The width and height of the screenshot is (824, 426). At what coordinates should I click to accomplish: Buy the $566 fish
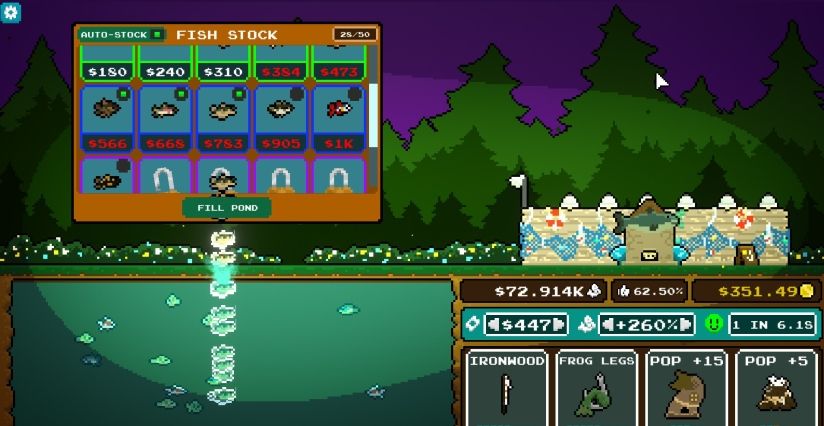(107, 118)
